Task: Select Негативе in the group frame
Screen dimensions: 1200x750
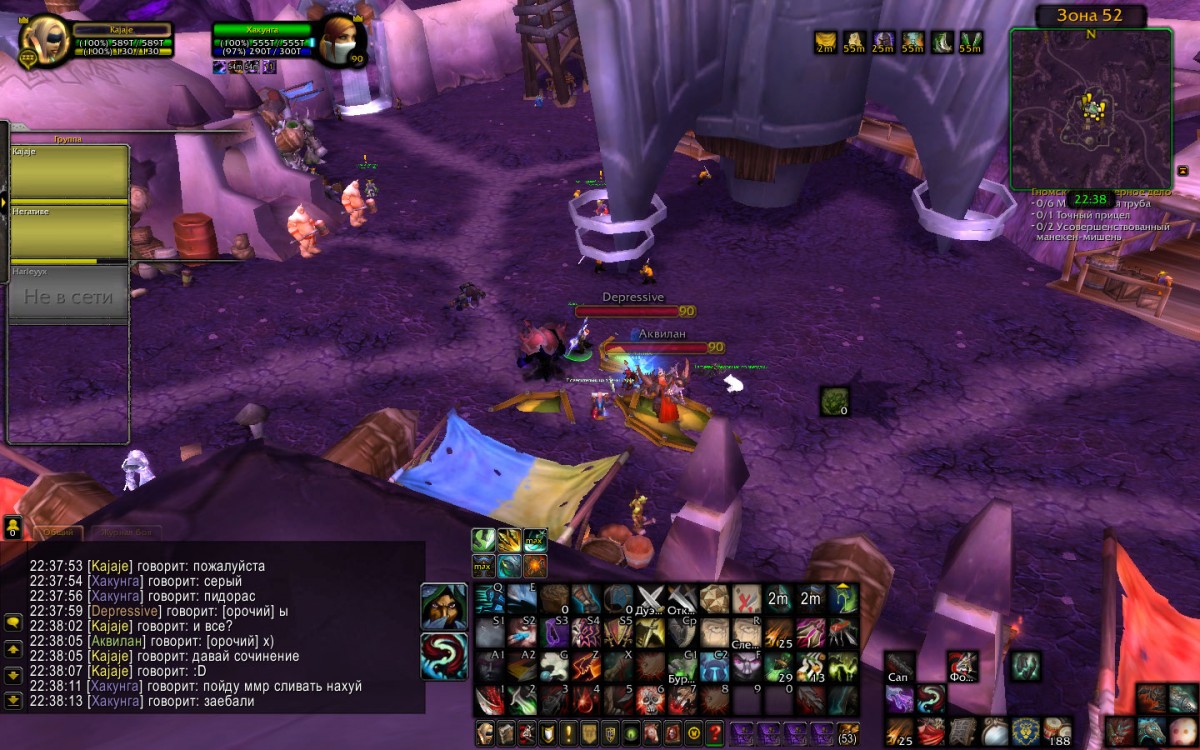Action: 68,231
